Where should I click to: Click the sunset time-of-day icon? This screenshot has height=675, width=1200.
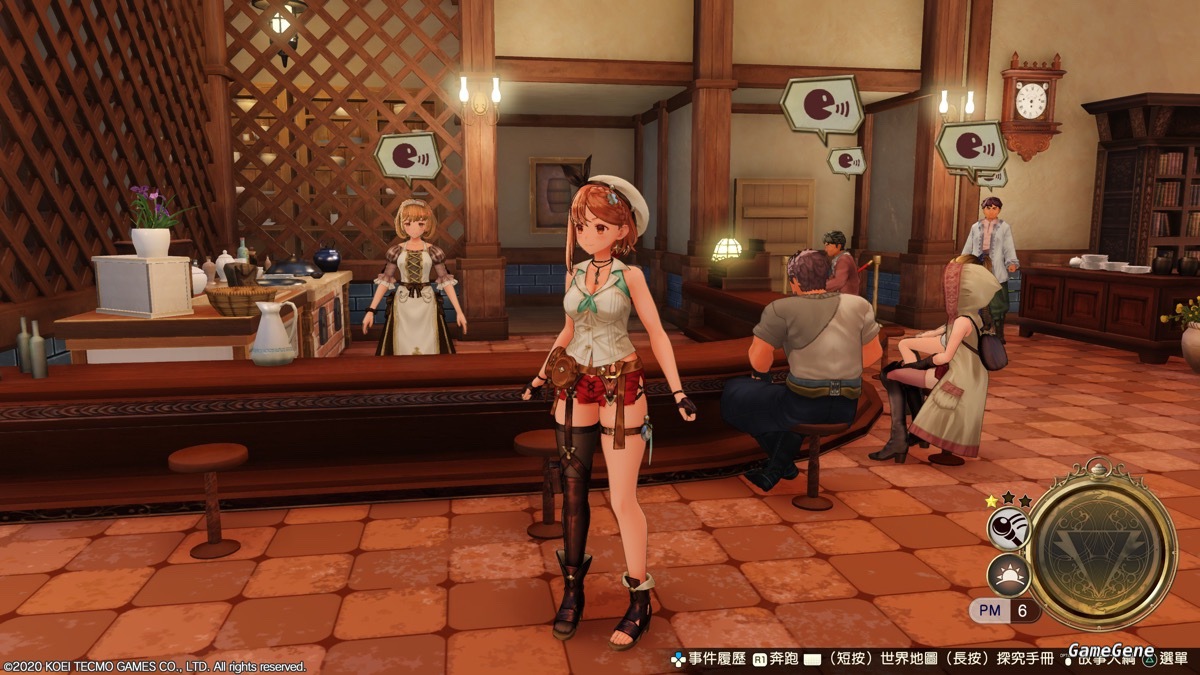pos(1008,575)
